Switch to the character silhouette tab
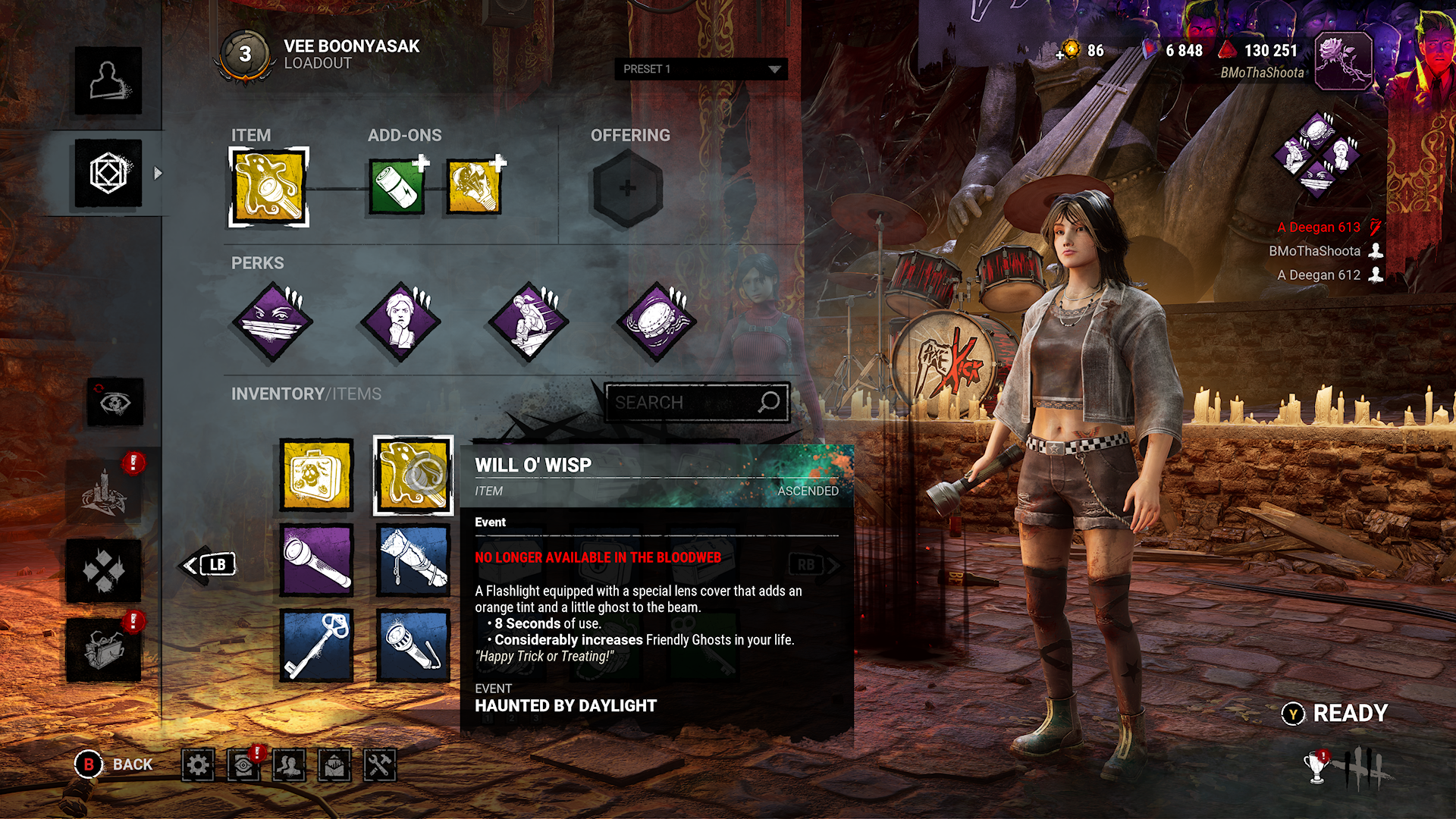This screenshot has width=1456, height=819. pos(108,80)
